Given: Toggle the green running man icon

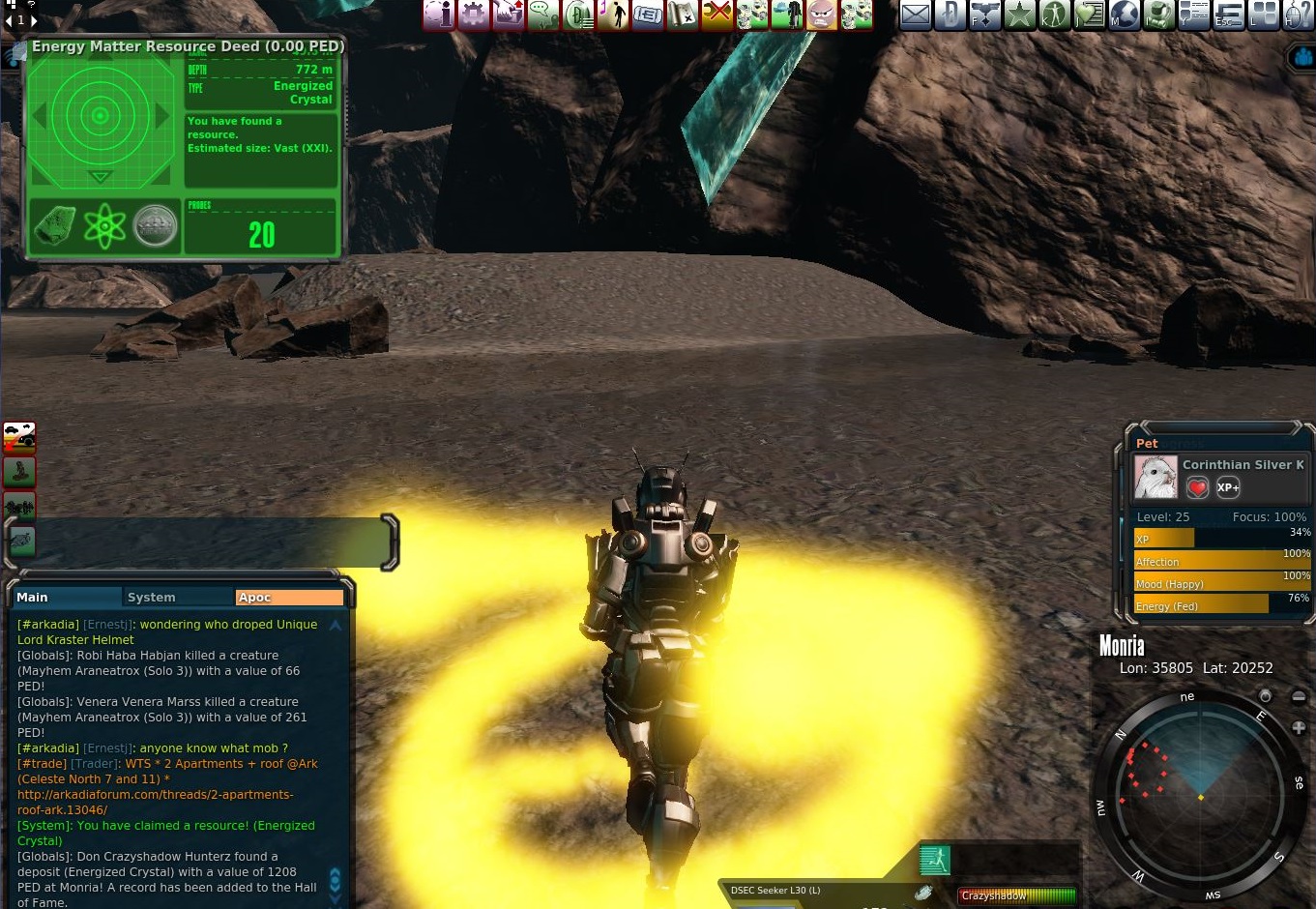Looking at the screenshot, I should click(934, 860).
